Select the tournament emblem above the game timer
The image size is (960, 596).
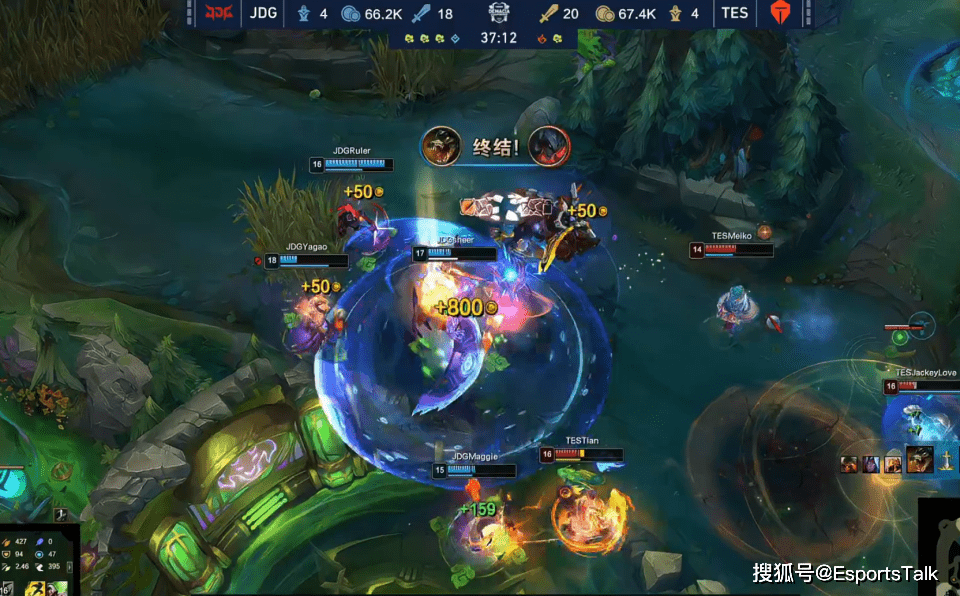tap(498, 13)
